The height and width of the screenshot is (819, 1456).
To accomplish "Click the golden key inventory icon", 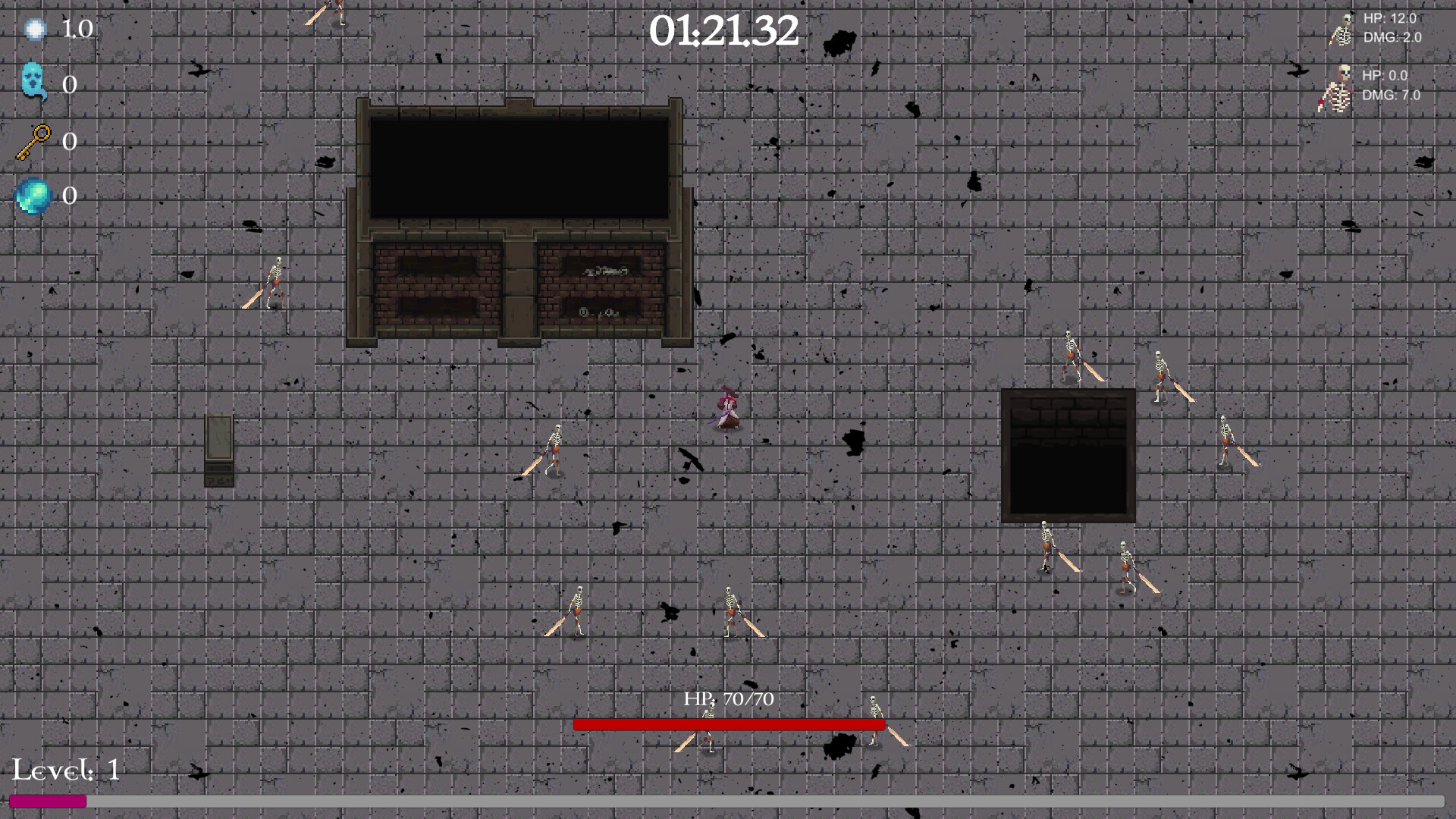I will (x=33, y=140).
